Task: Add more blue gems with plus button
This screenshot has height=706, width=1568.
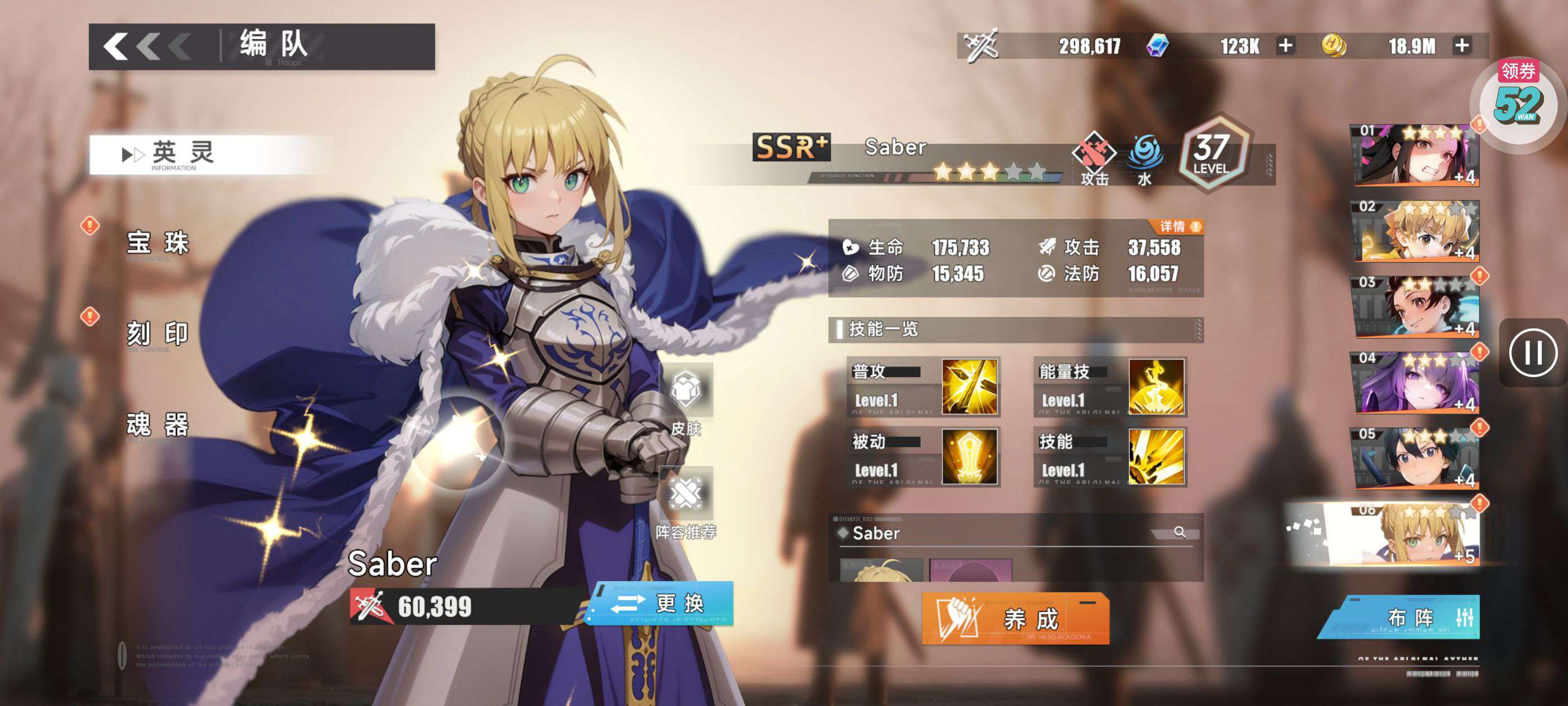Action: tap(1285, 46)
